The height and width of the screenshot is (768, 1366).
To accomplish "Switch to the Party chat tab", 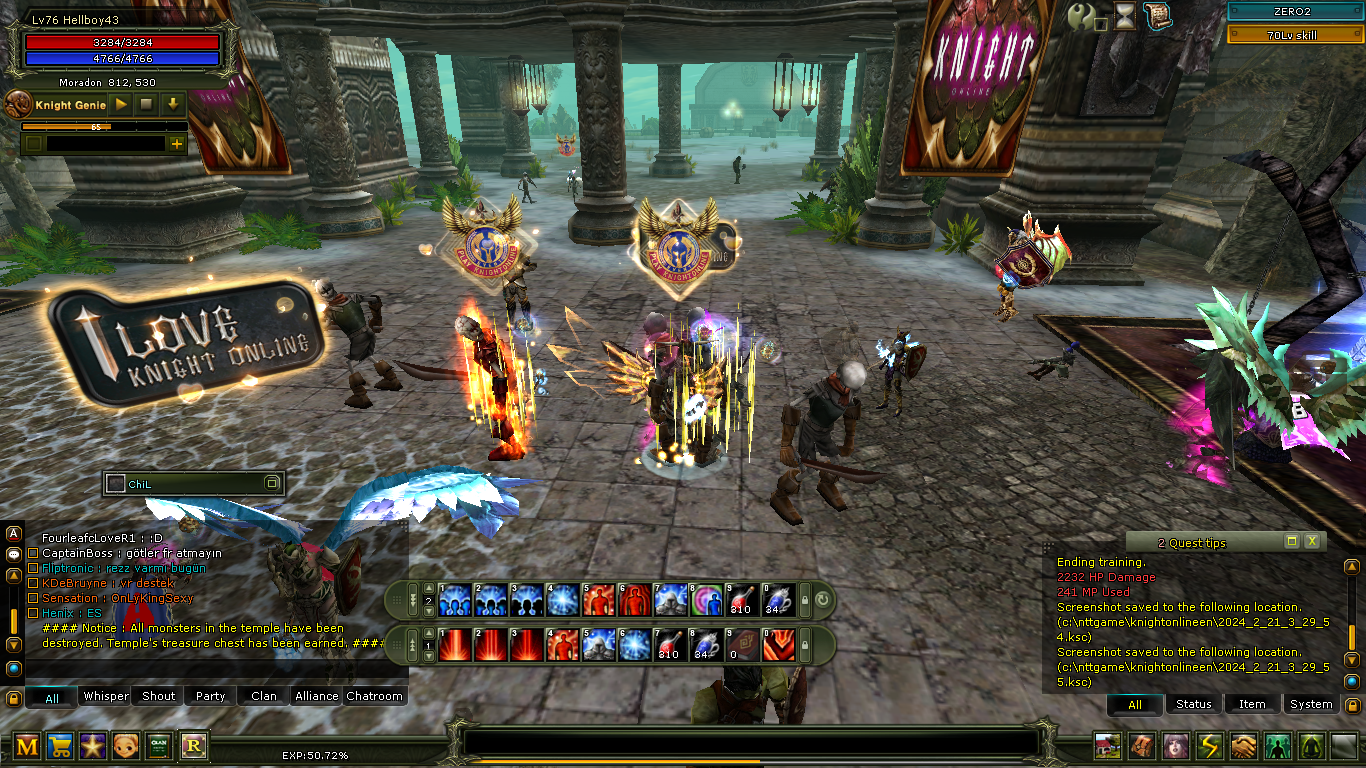I will tap(210, 696).
